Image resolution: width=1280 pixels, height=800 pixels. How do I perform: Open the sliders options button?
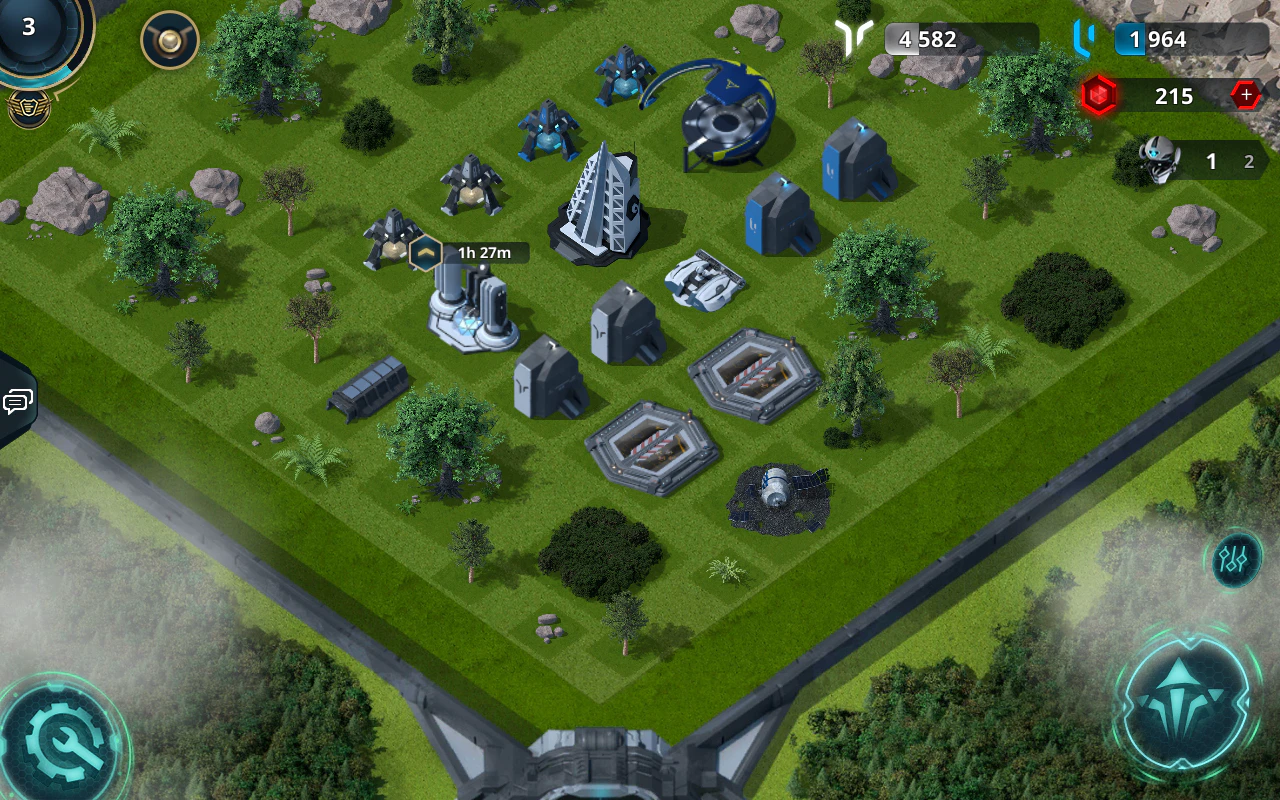(1236, 560)
